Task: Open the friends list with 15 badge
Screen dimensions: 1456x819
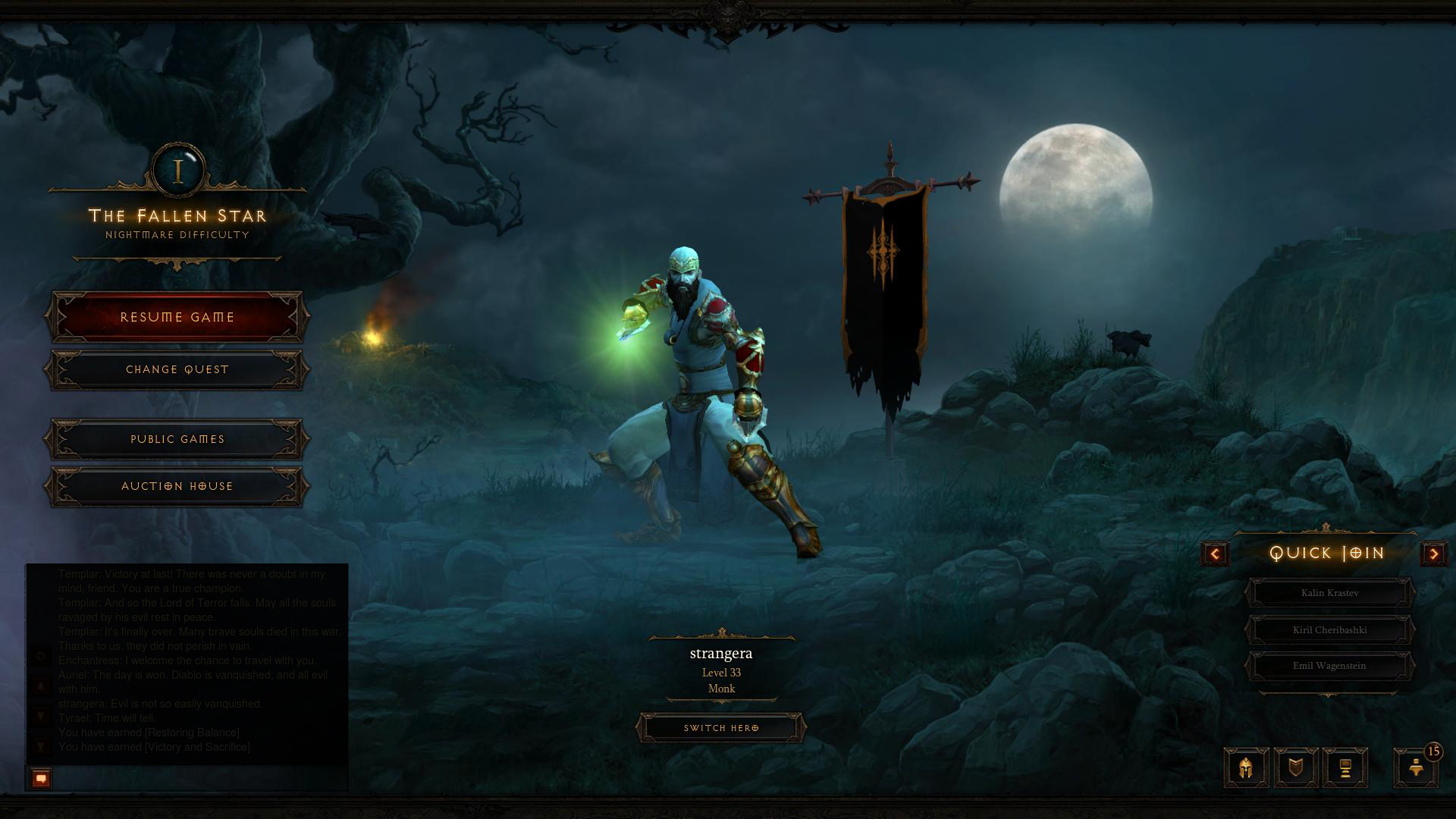Action: (x=1416, y=768)
